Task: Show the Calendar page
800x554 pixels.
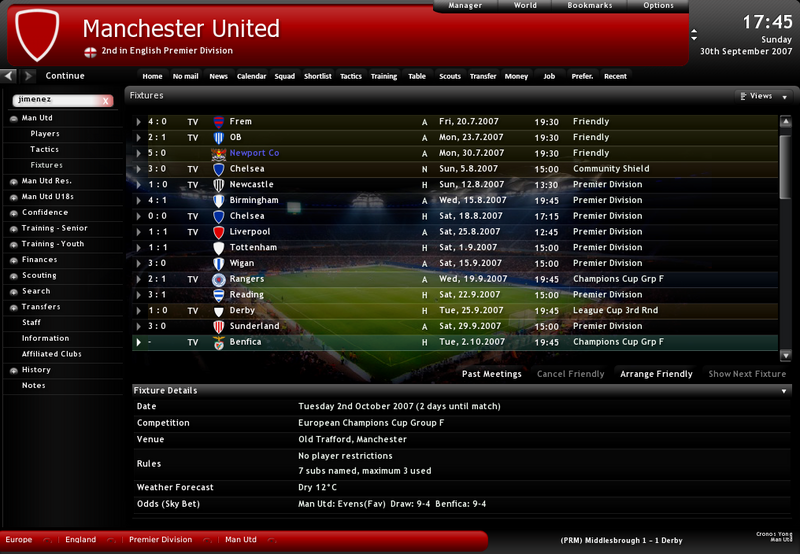Action: point(251,76)
